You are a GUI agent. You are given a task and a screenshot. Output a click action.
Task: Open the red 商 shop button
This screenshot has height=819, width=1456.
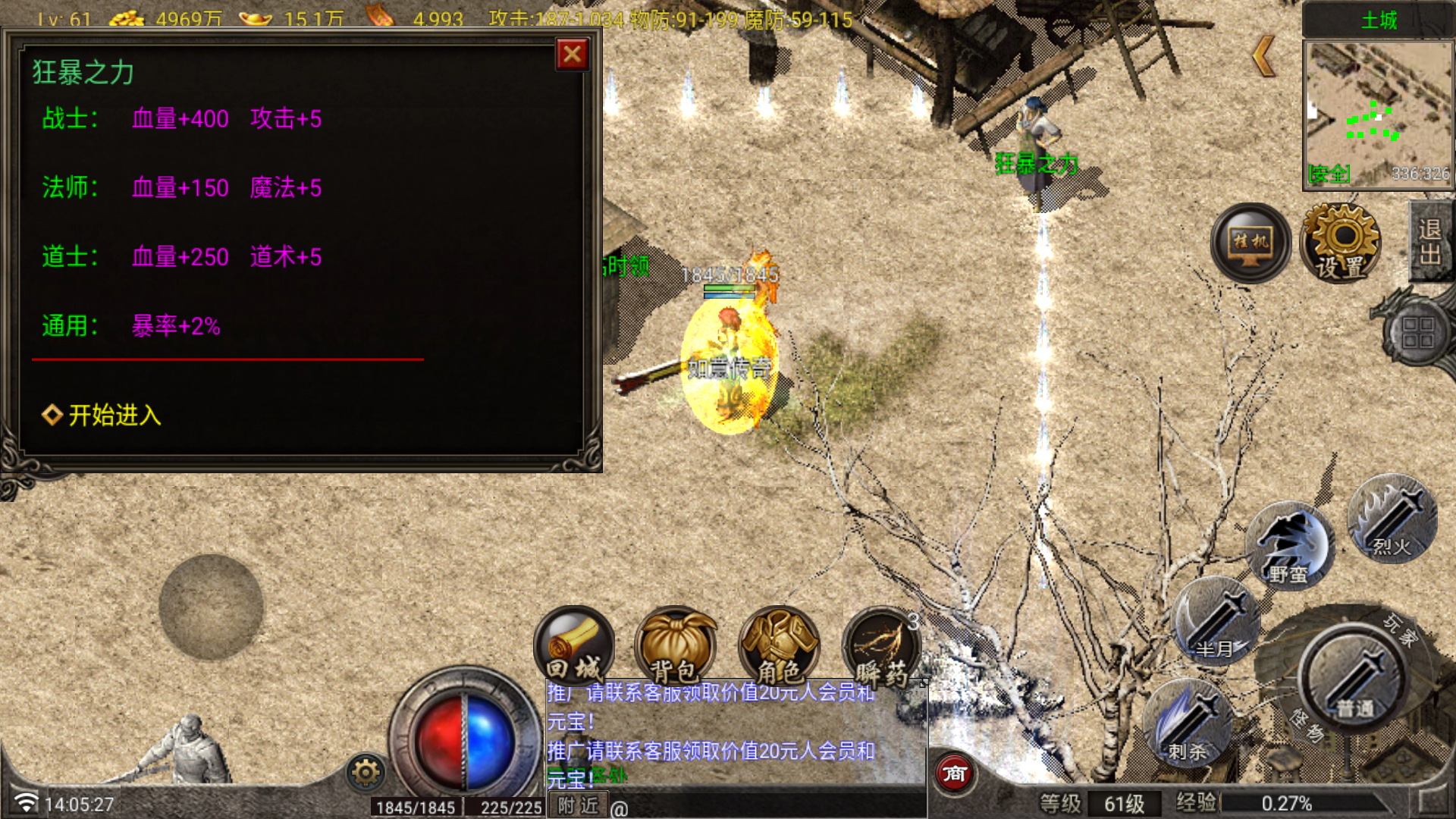click(x=954, y=773)
